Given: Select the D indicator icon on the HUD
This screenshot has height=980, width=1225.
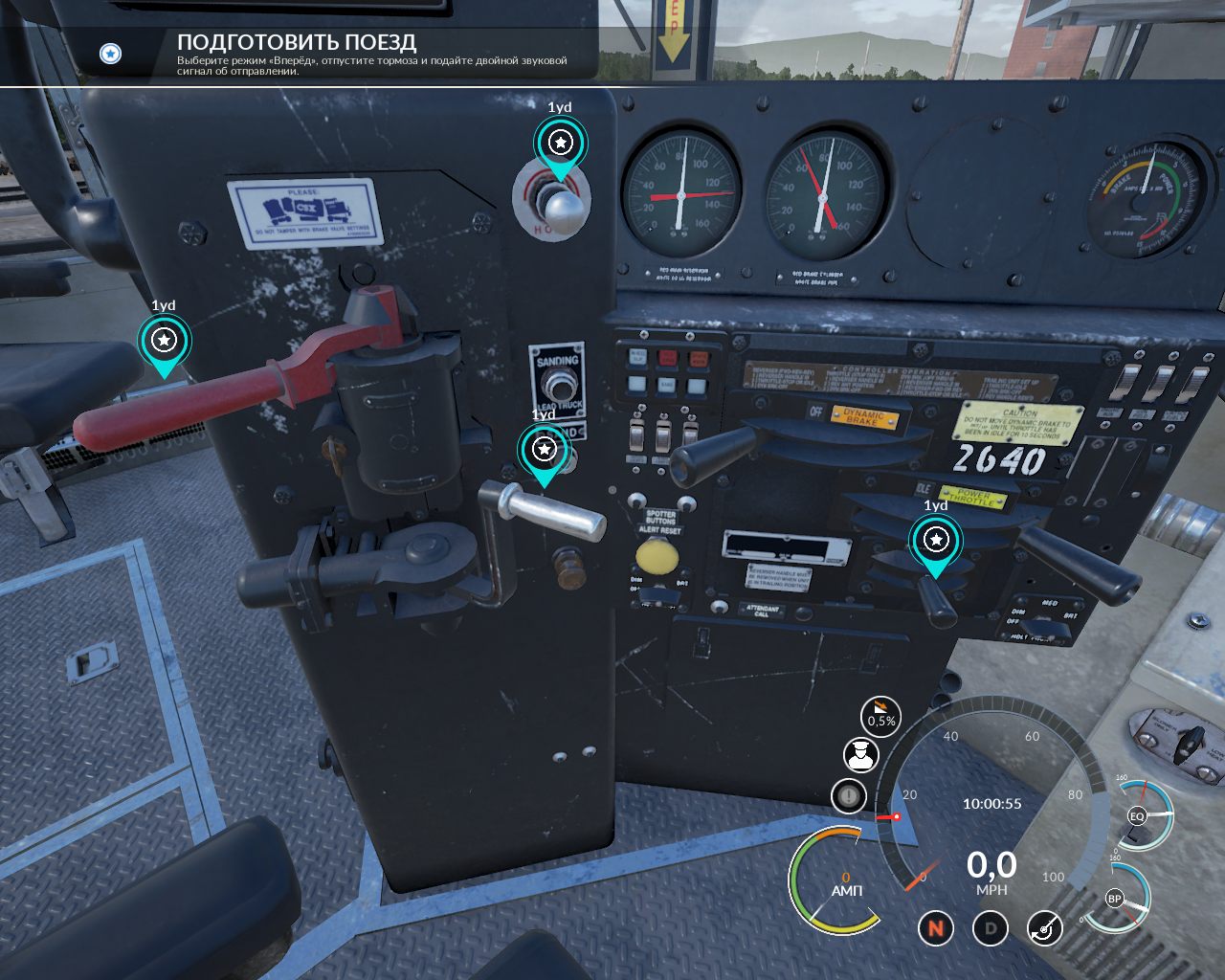Looking at the screenshot, I should coord(991,927).
